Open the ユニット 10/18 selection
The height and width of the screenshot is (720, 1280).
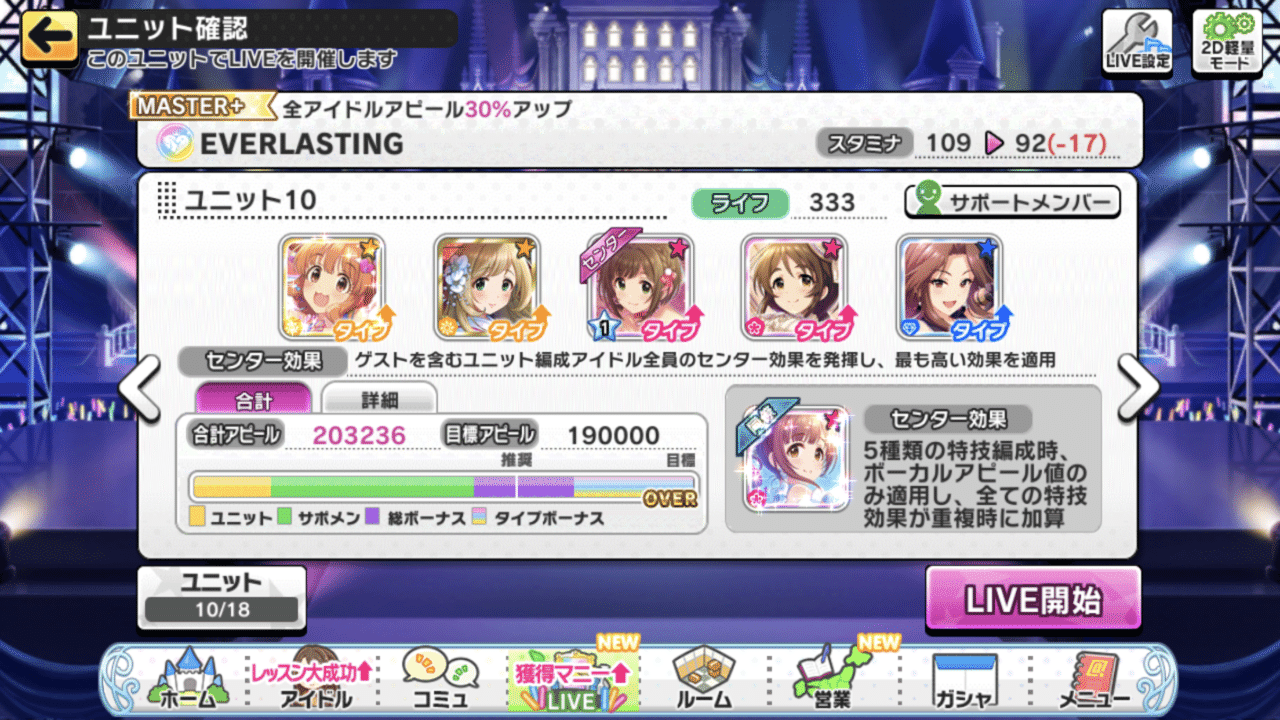pos(221,595)
